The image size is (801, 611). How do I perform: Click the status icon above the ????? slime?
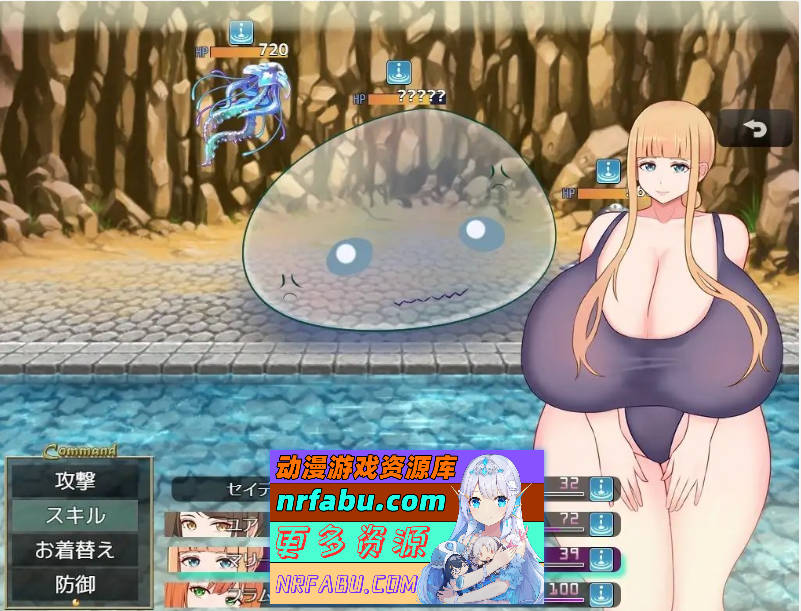coord(399,73)
